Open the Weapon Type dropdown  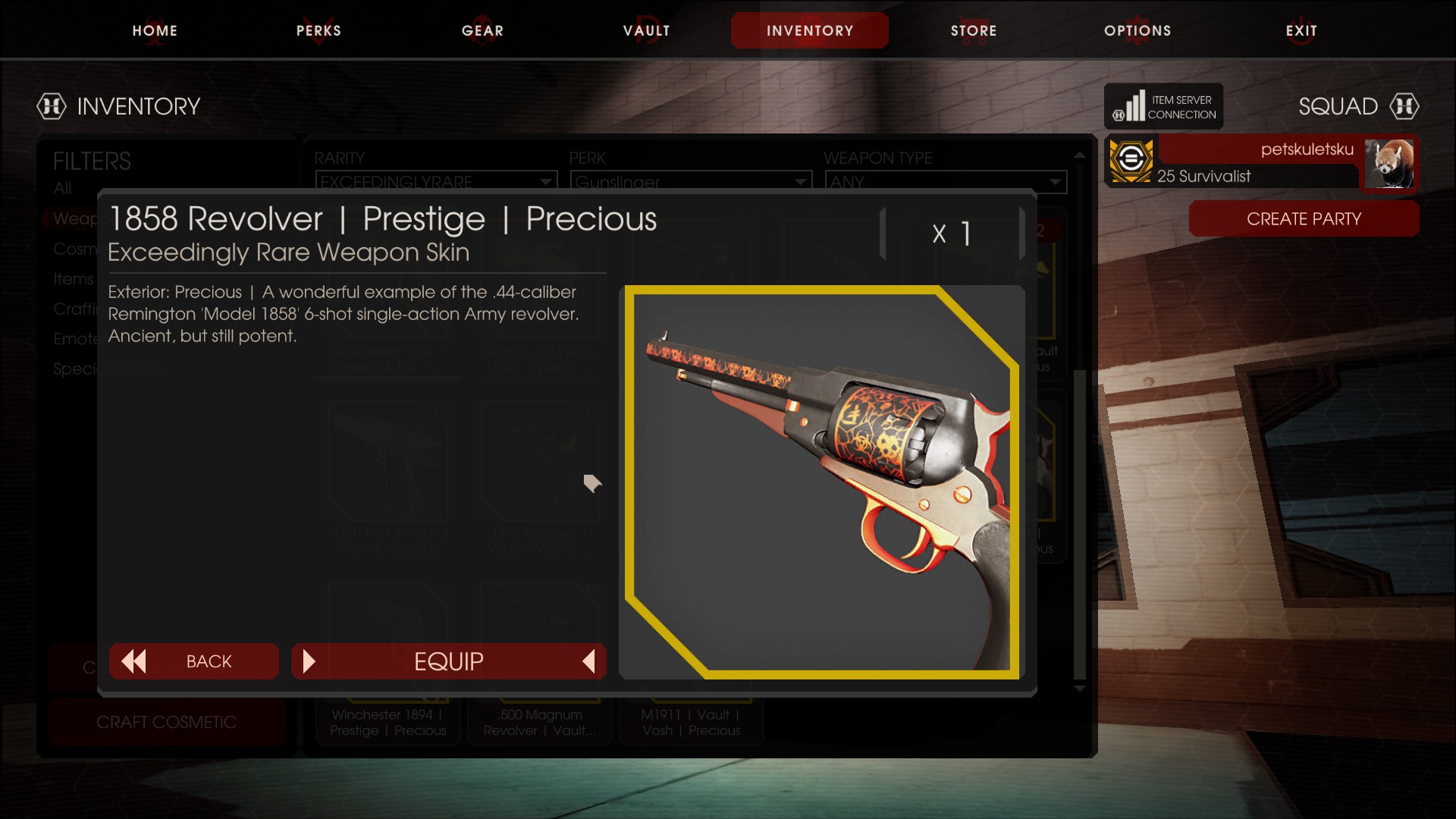coord(945,182)
